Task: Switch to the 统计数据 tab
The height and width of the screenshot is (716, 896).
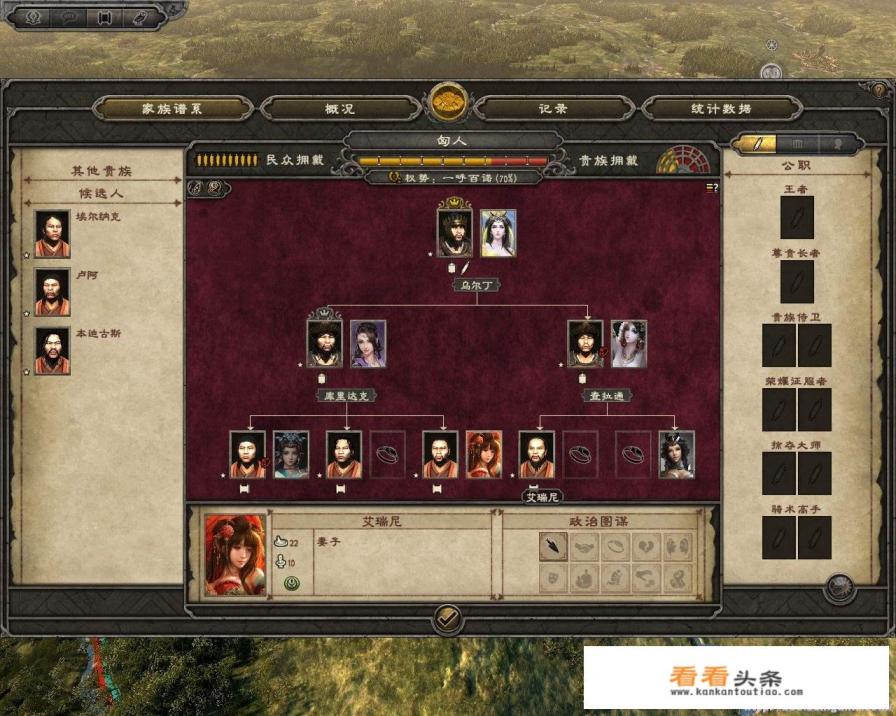Action: coord(720,108)
